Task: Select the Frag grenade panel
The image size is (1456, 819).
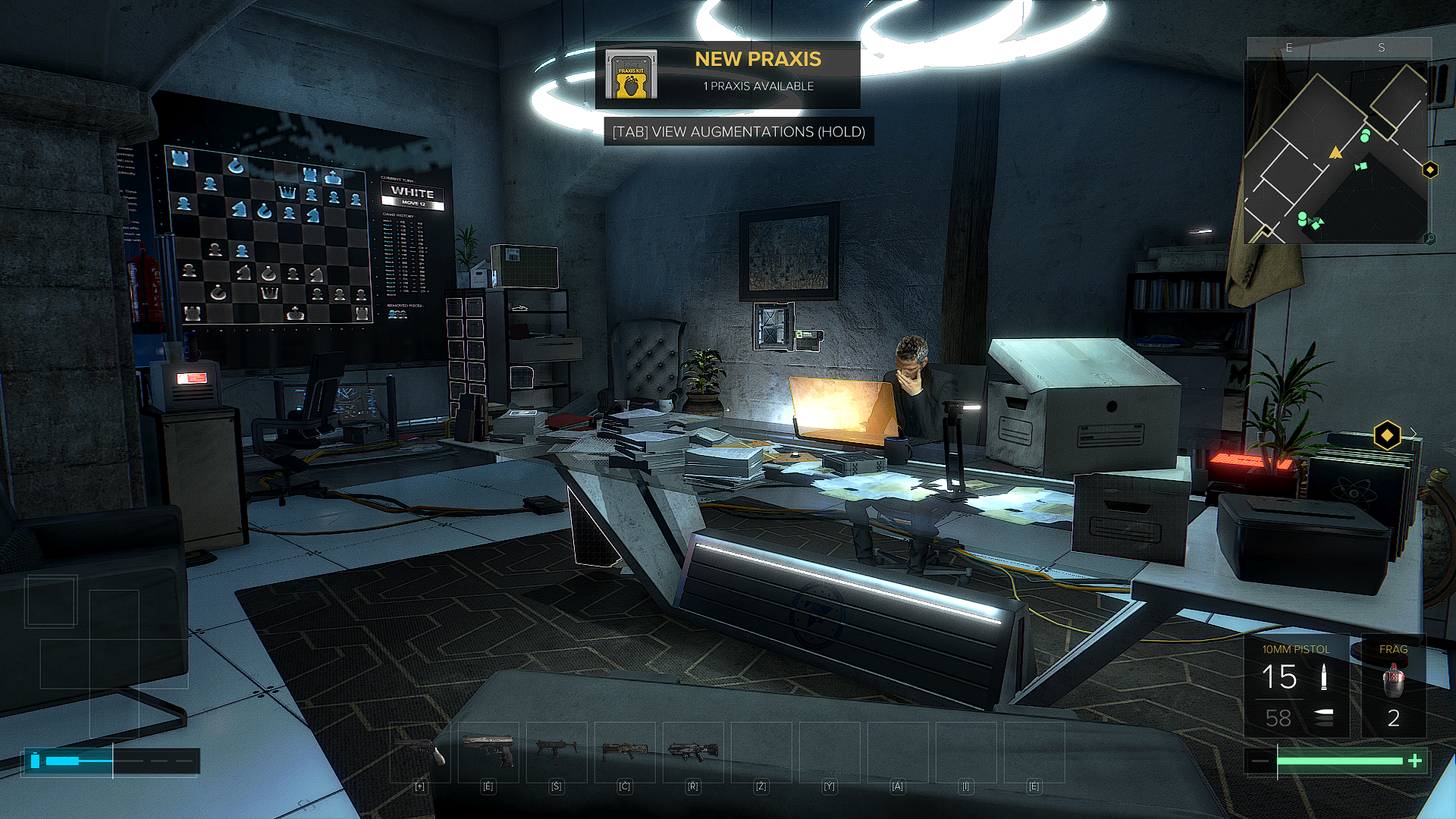Action: [x=1394, y=686]
